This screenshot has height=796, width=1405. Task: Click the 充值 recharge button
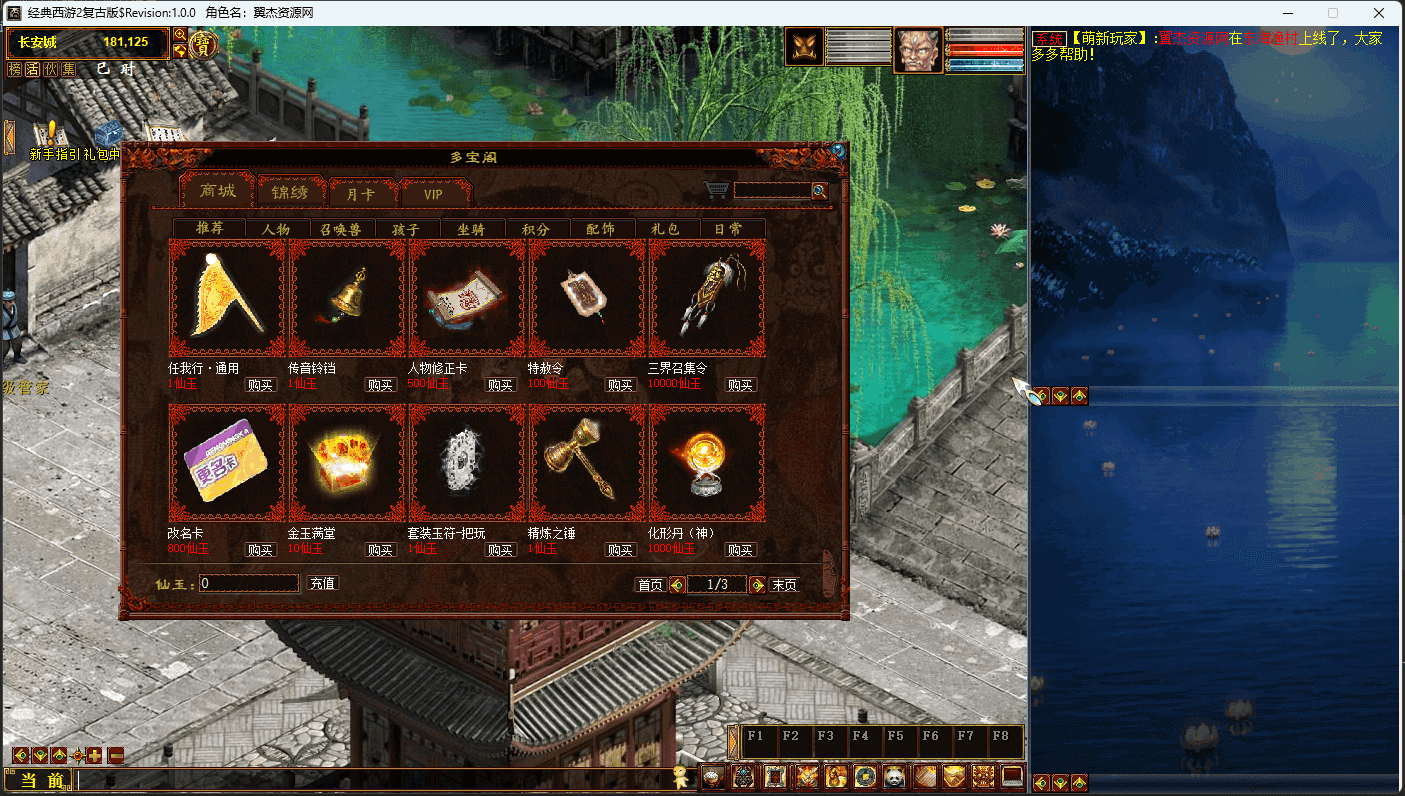pos(322,583)
